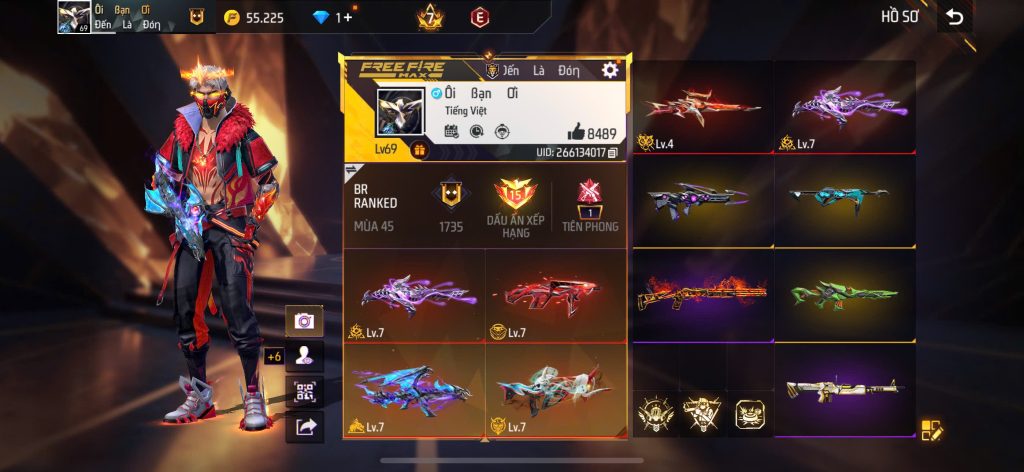Pick the green weapon skin tile
The width and height of the screenshot is (1024, 472).
click(845, 294)
